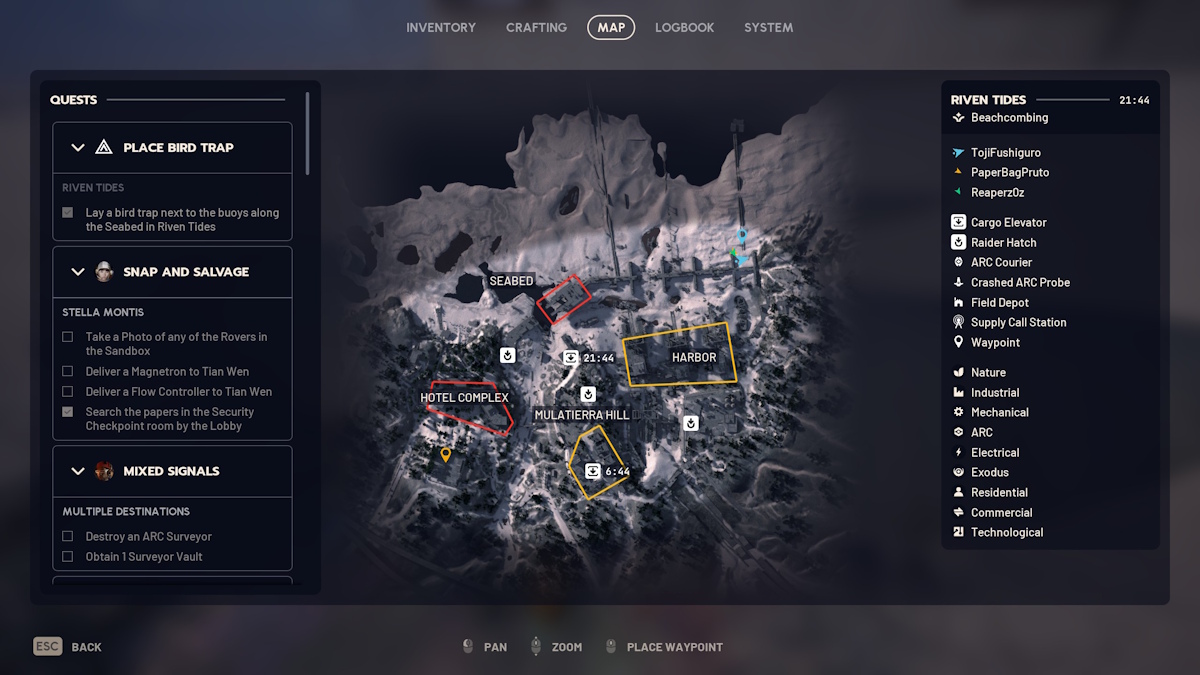Viewport: 1200px width, 675px height.
Task: Switch to the Crafting tab
Action: 536,28
